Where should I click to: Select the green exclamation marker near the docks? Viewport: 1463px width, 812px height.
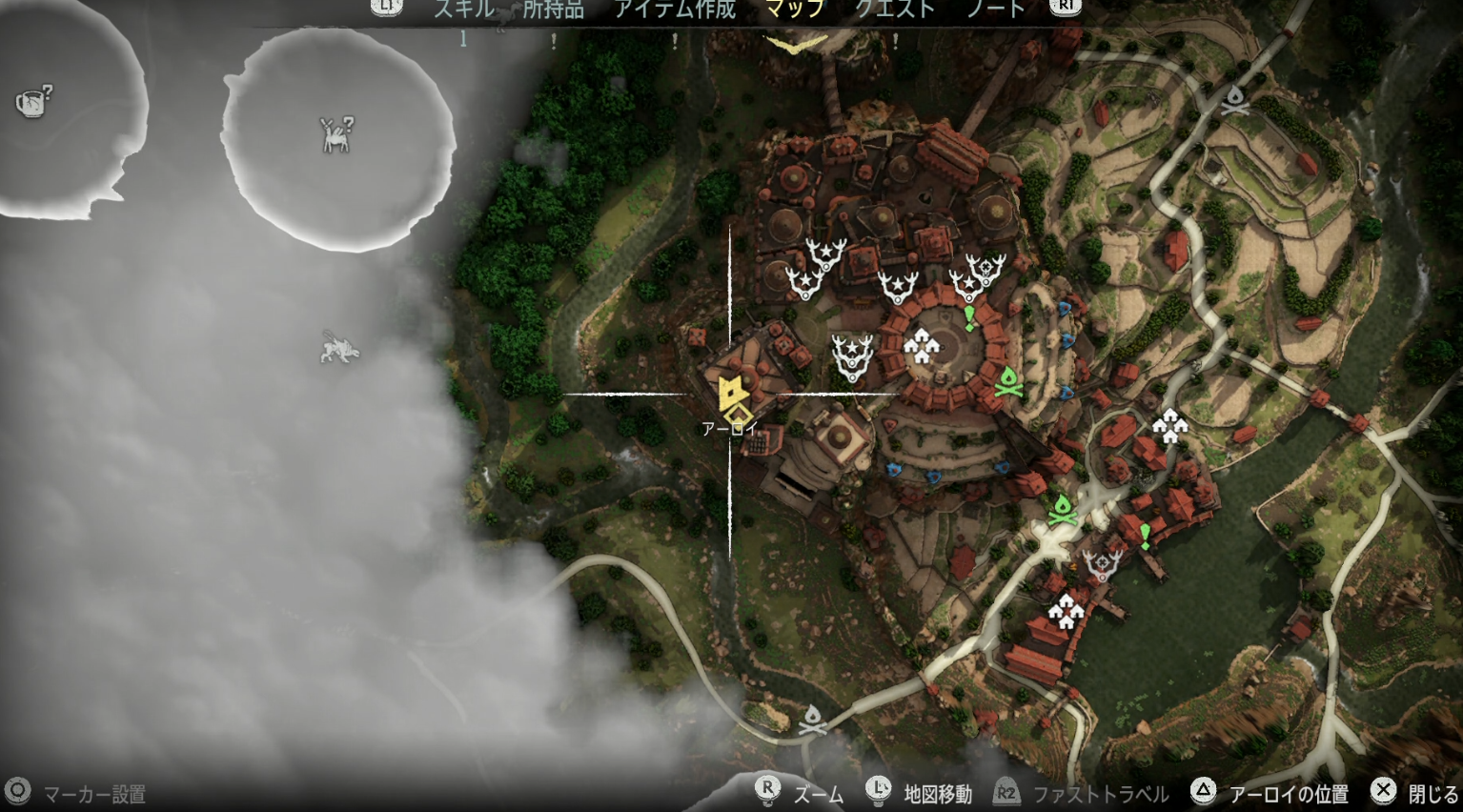(x=1145, y=536)
